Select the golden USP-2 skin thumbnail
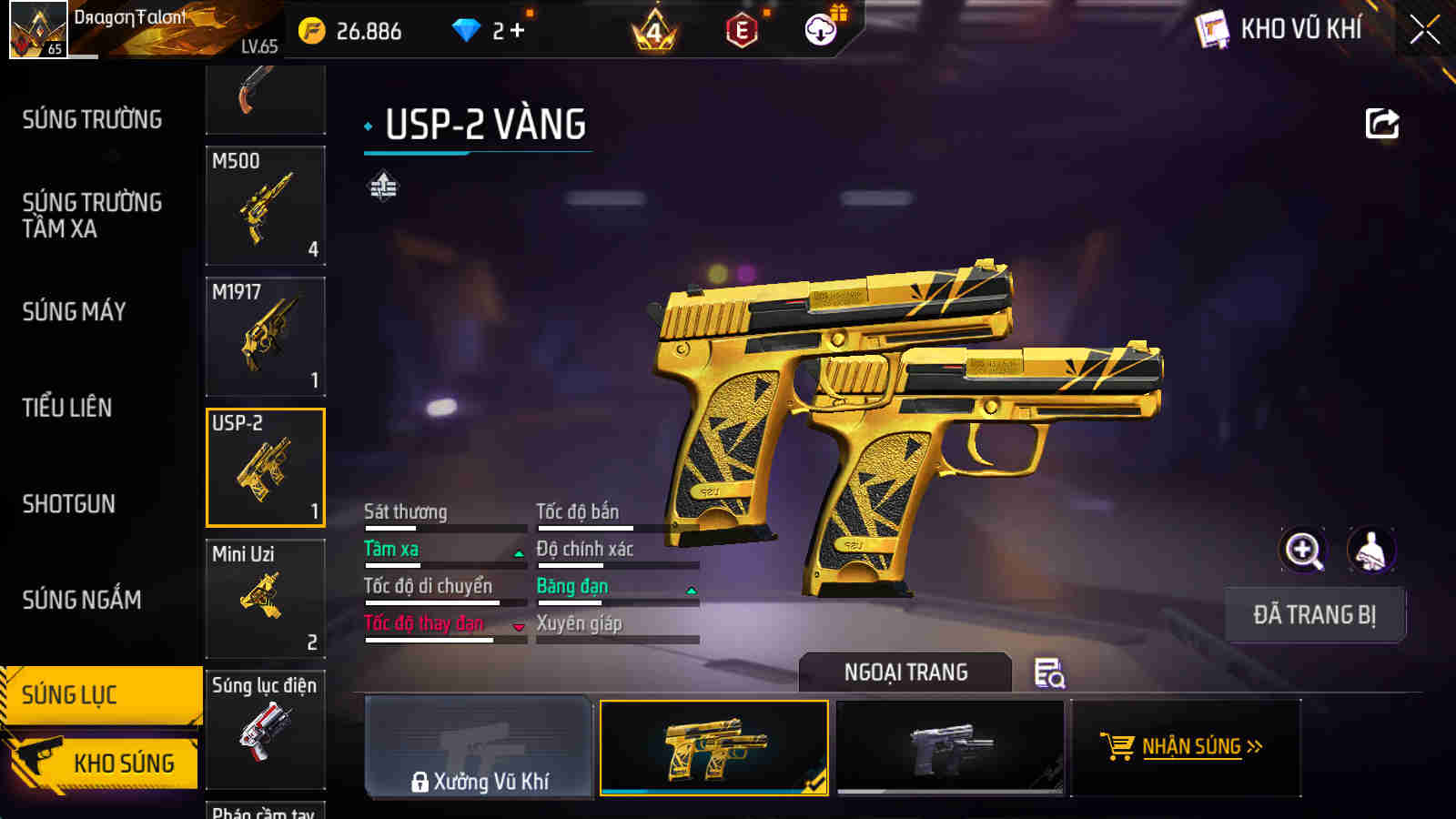 [x=715, y=748]
